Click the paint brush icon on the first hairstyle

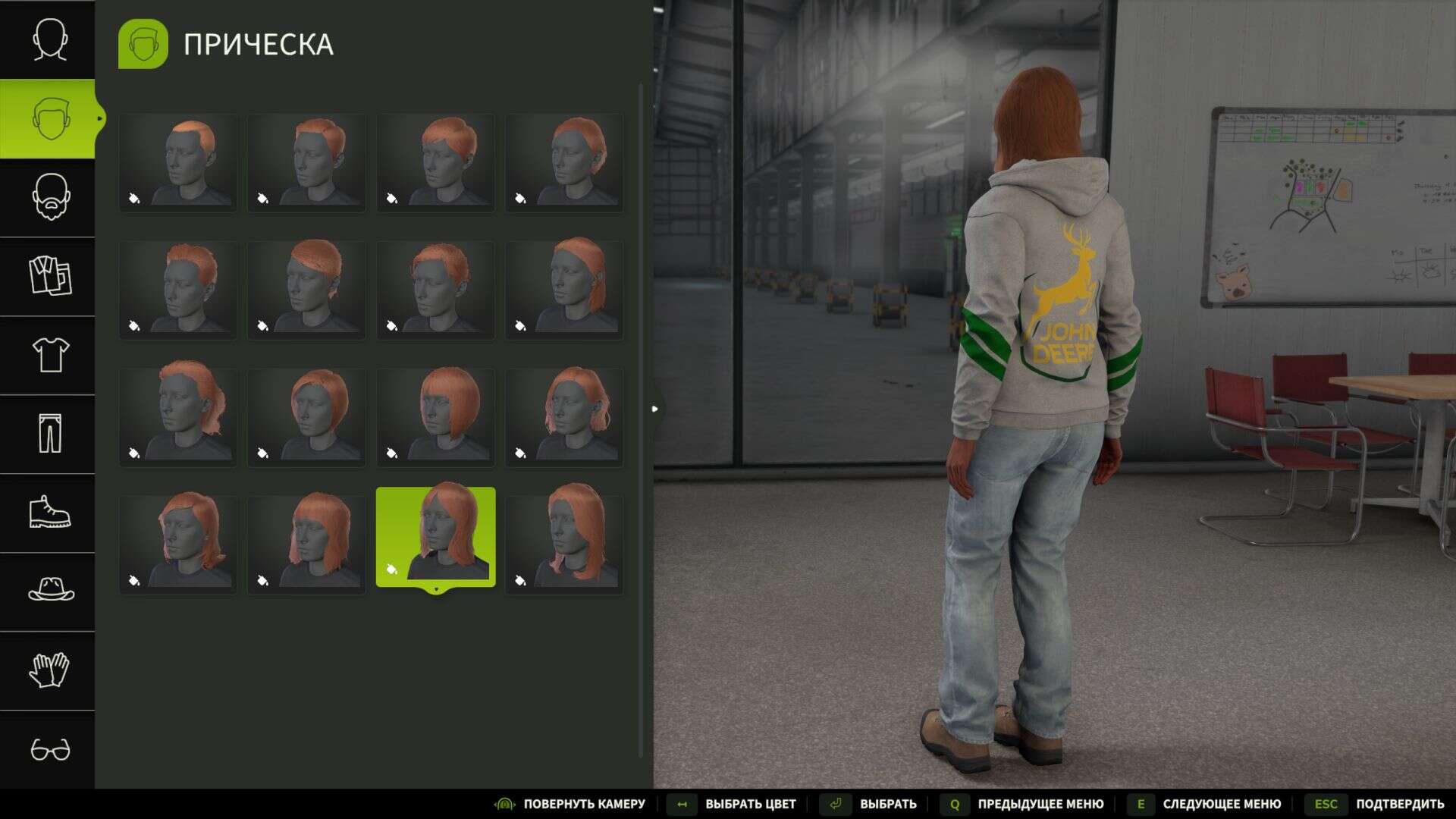(134, 197)
